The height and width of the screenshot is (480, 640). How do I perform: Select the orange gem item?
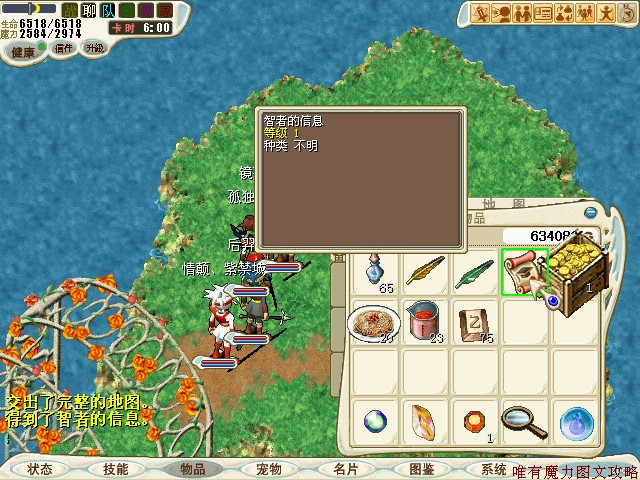(474, 422)
